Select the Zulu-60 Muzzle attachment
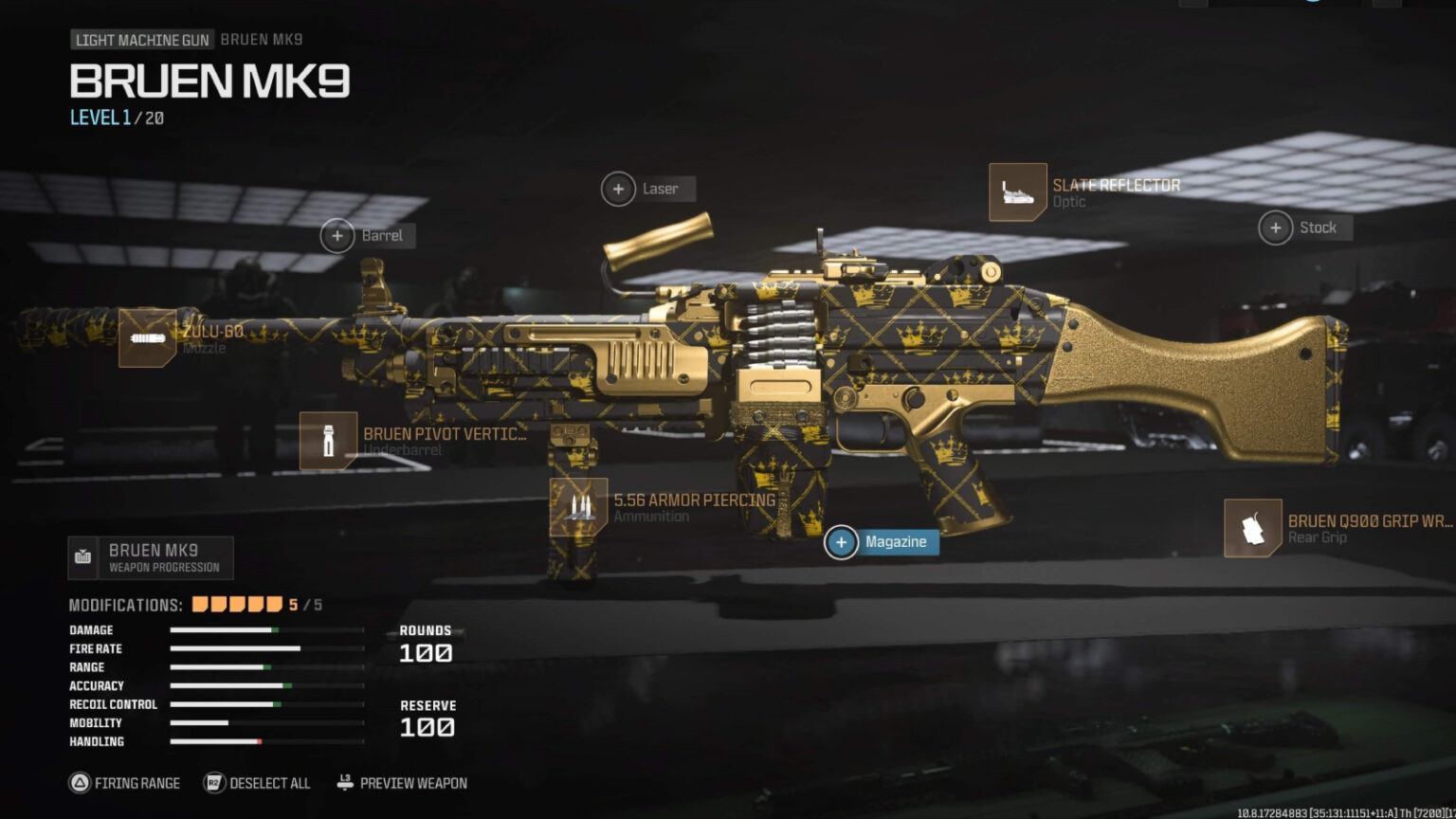Screen dimensions: 1456x819 click(x=147, y=338)
